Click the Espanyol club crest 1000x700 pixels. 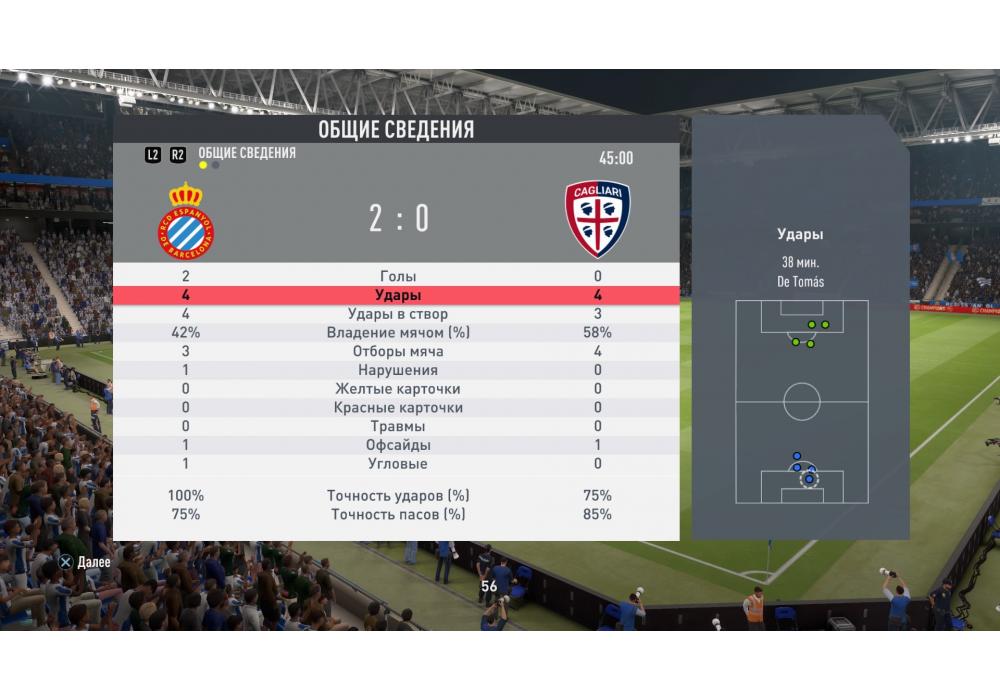[186, 217]
